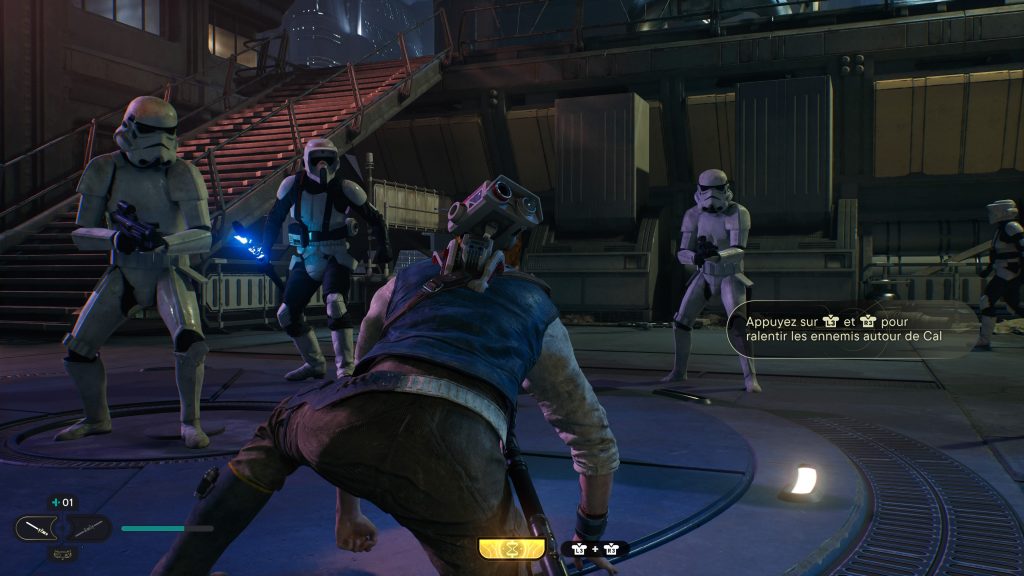Viewport: 1024px width, 576px height.
Task: Activate the yellow hourglass slow ability
Action: pos(511,549)
